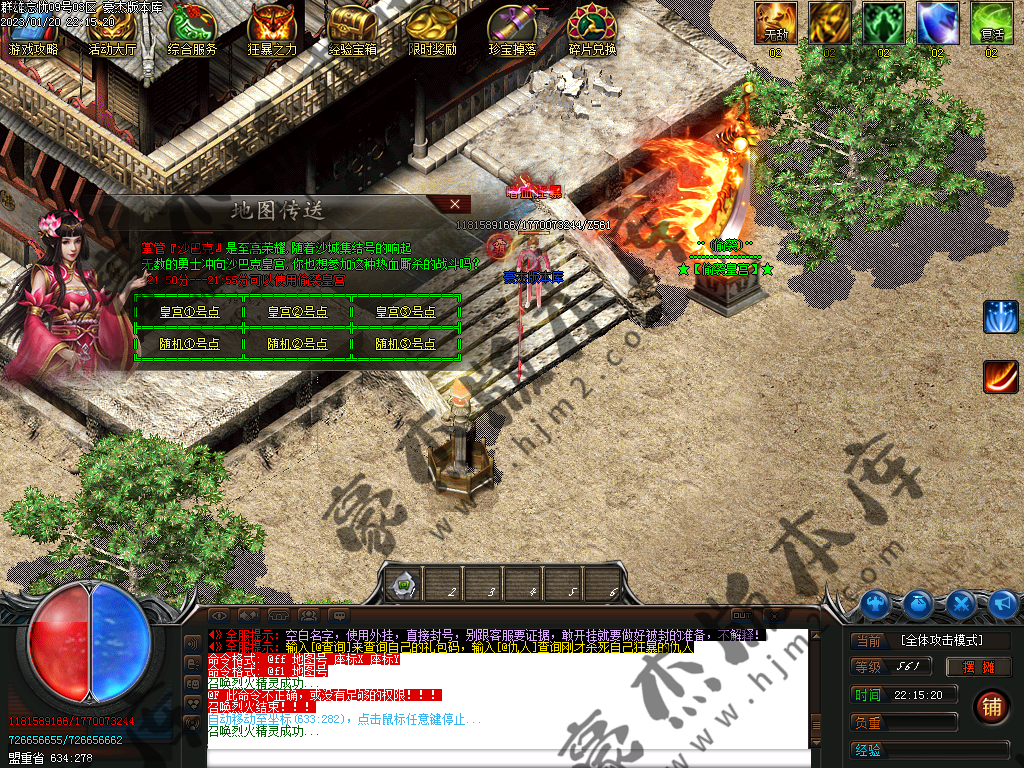
Task: Open 限时奖励 timed rewards
Action: click(432, 30)
